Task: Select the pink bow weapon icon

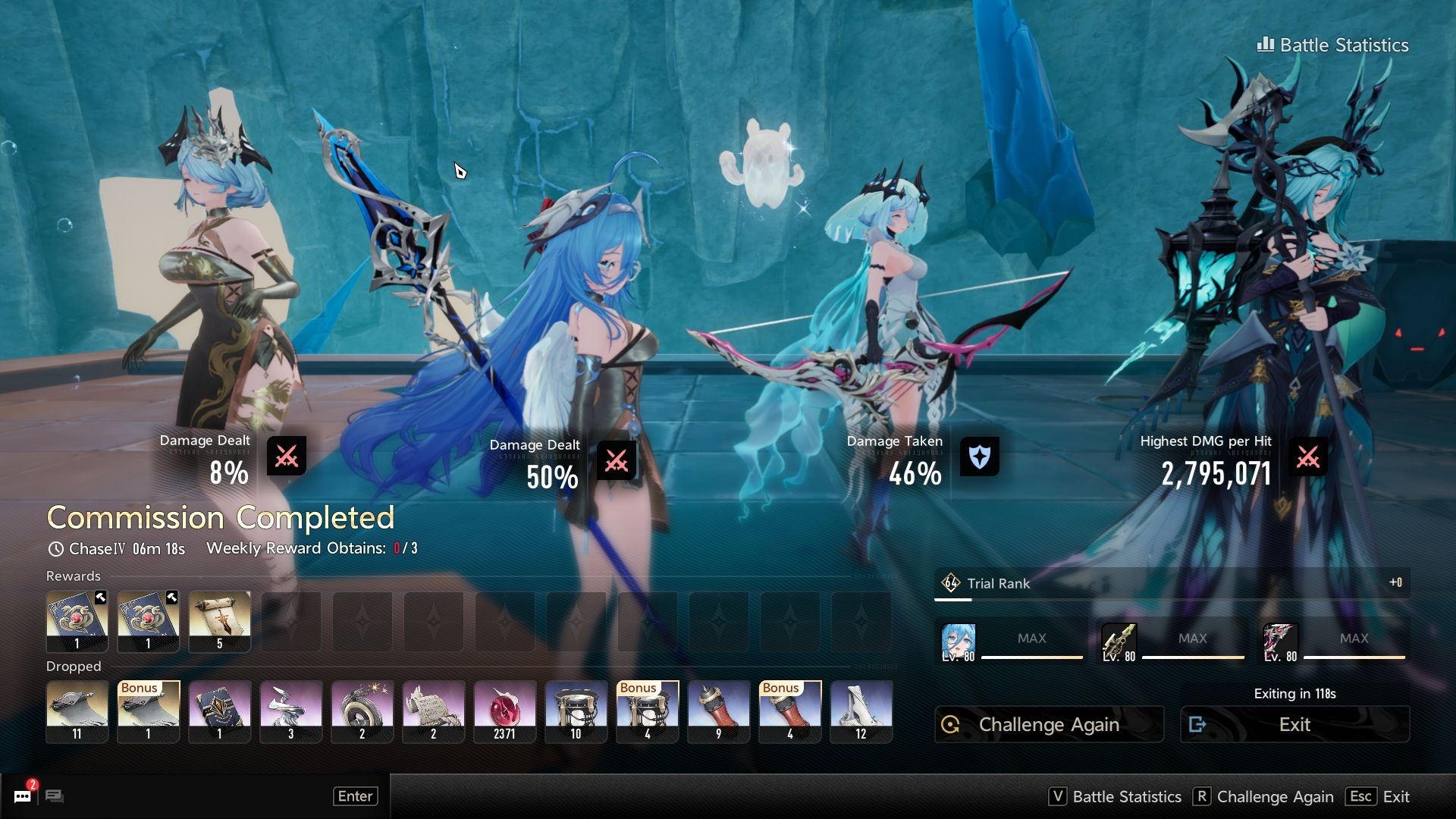Action: point(1280,642)
